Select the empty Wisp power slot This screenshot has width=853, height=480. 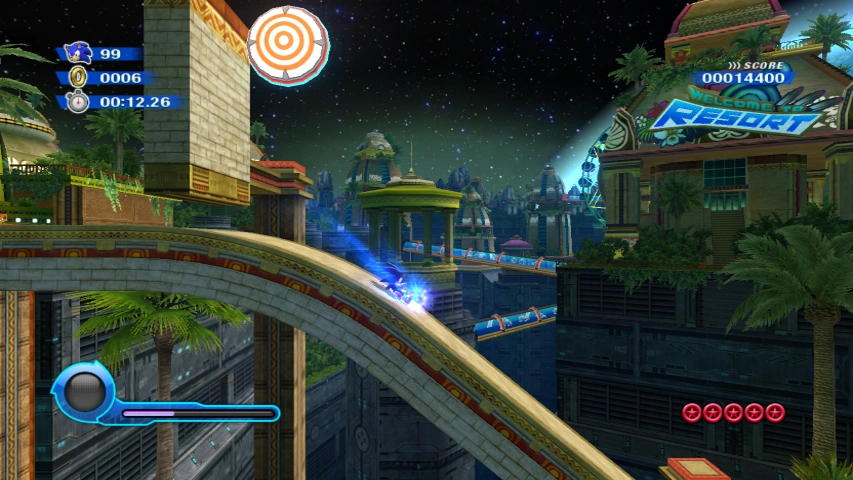[x=85, y=391]
